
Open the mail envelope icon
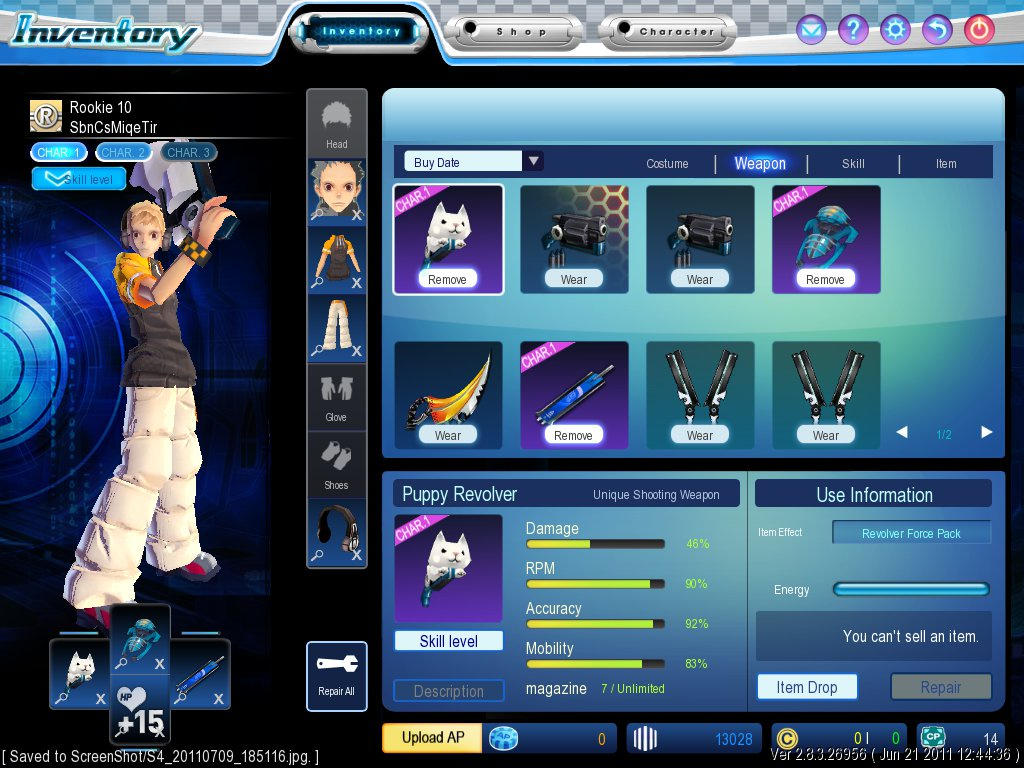pyautogui.click(x=811, y=30)
